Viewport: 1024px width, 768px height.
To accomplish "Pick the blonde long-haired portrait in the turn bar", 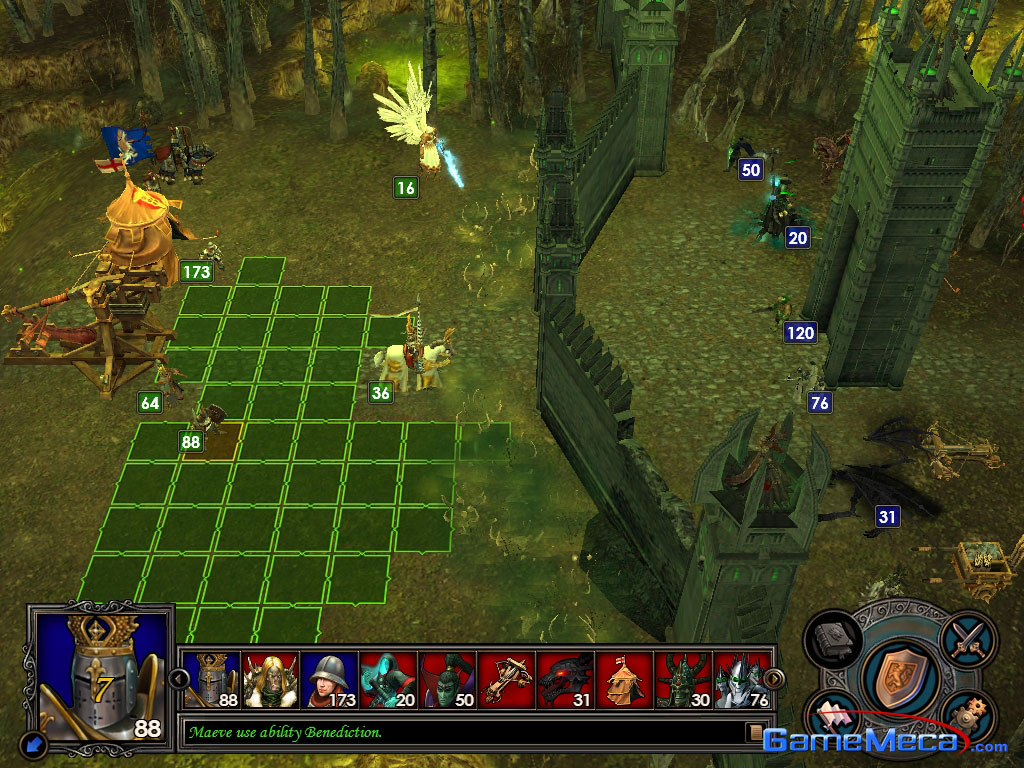I will (x=270, y=680).
